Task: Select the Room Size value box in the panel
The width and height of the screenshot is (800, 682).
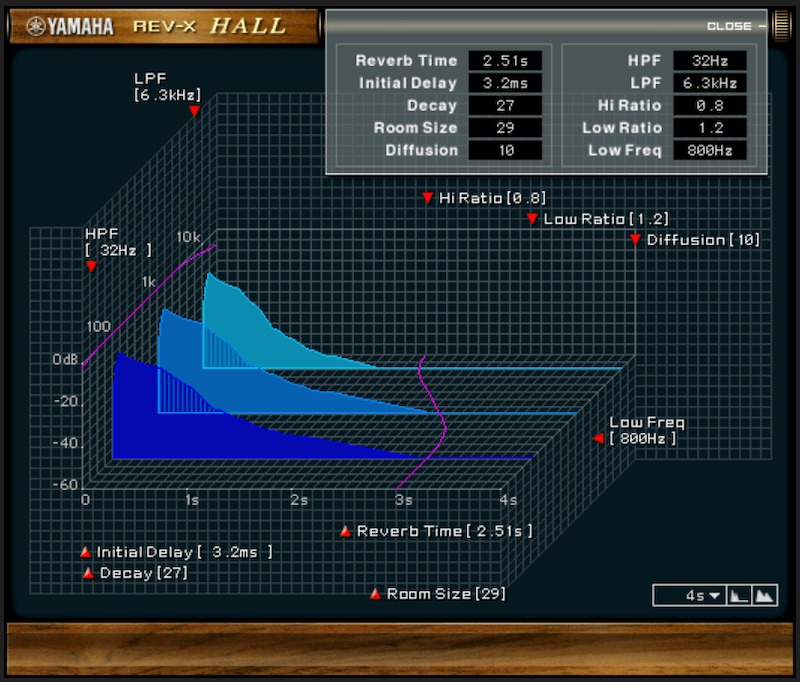Action: click(x=505, y=128)
